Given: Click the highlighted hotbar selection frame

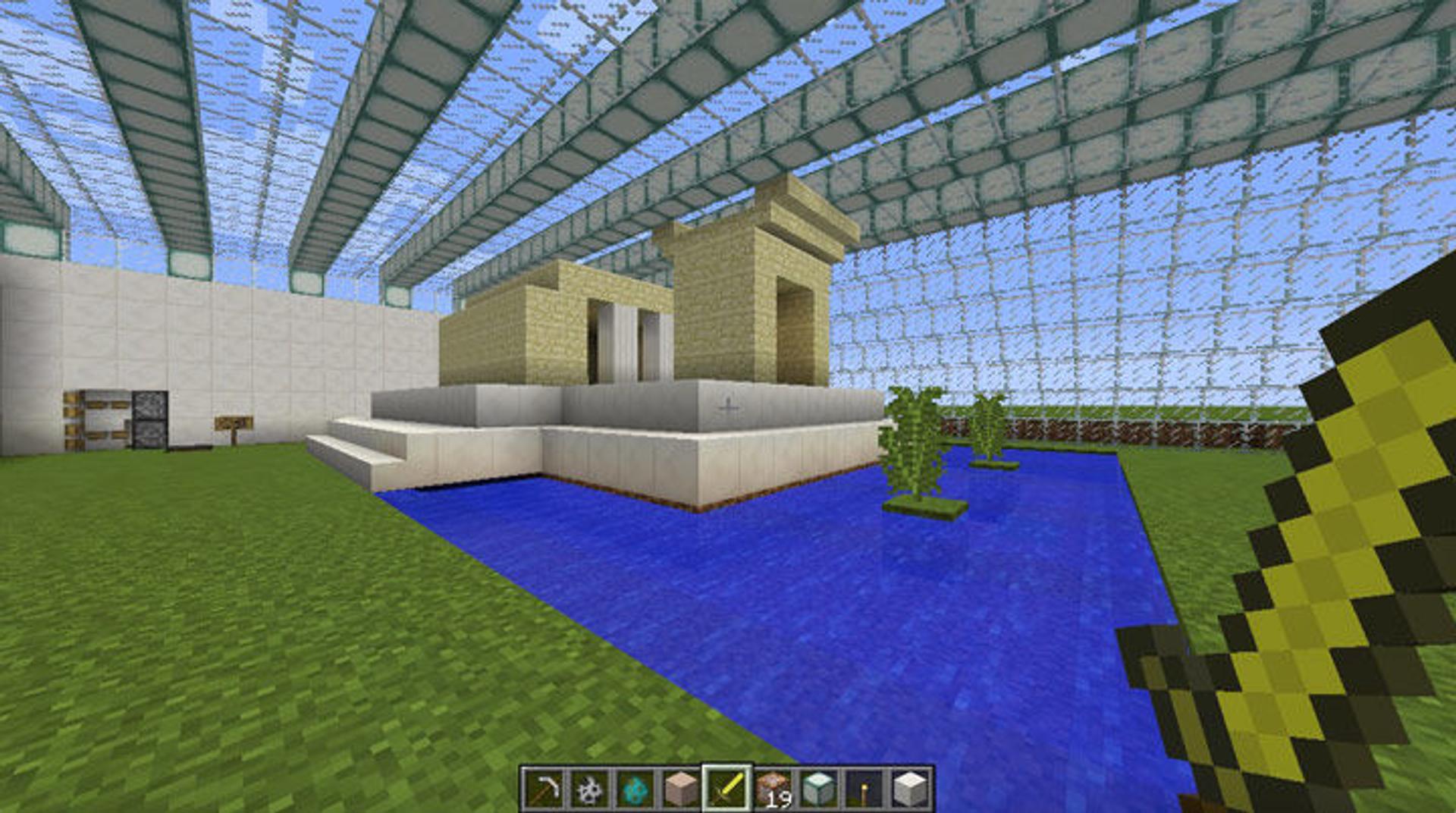Looking at the screenshot, I should coord(726,787).
